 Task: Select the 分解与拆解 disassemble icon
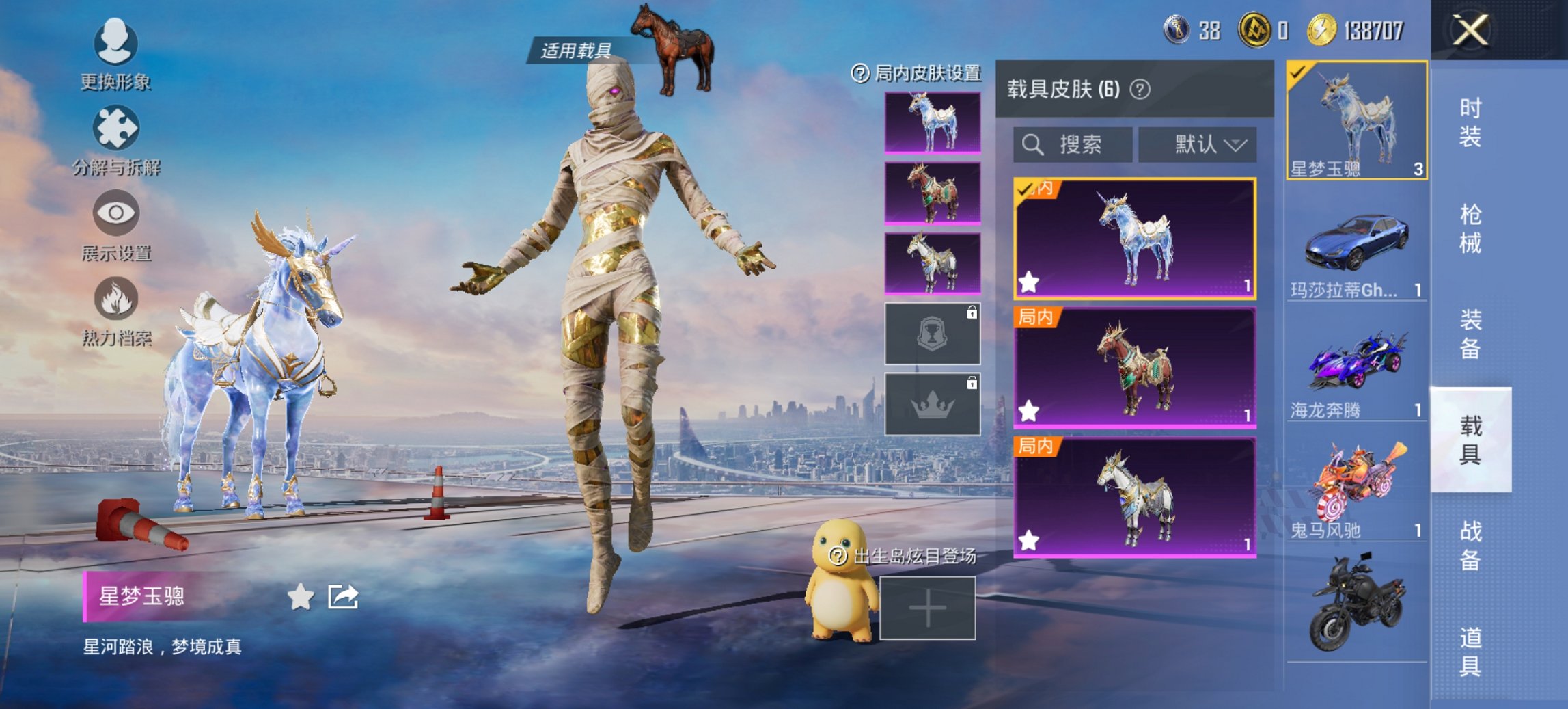tap(116, 126)
